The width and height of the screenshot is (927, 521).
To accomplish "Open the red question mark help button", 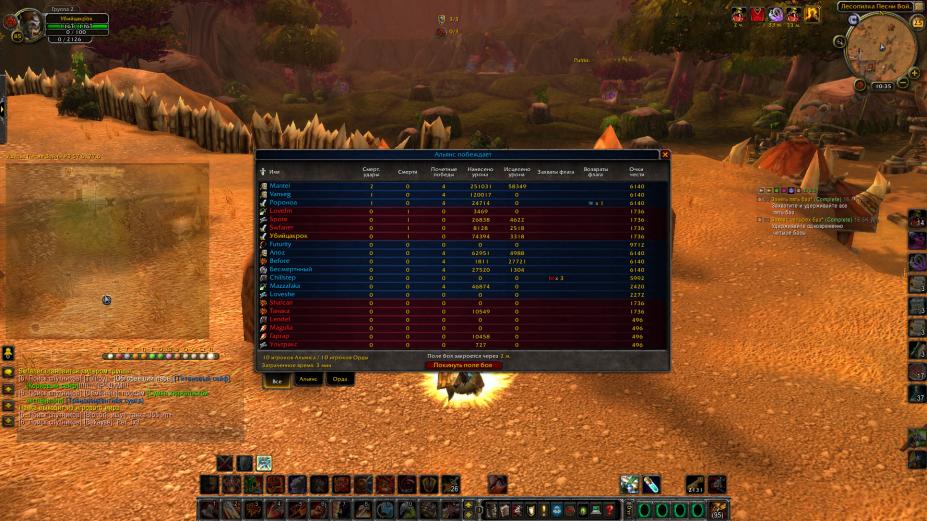I will click(610, 511).
